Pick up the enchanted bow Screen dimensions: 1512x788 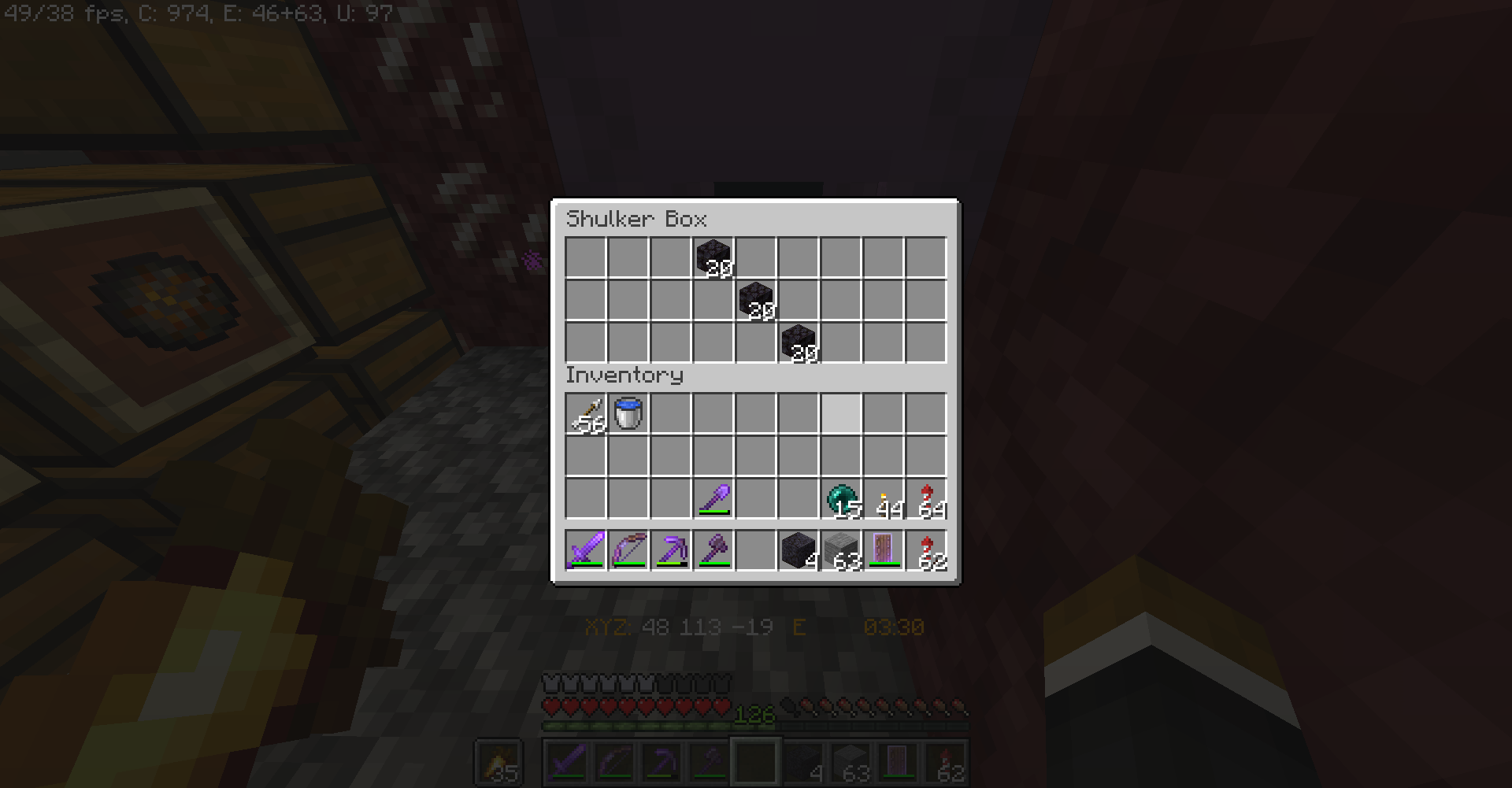coord(628,549)
